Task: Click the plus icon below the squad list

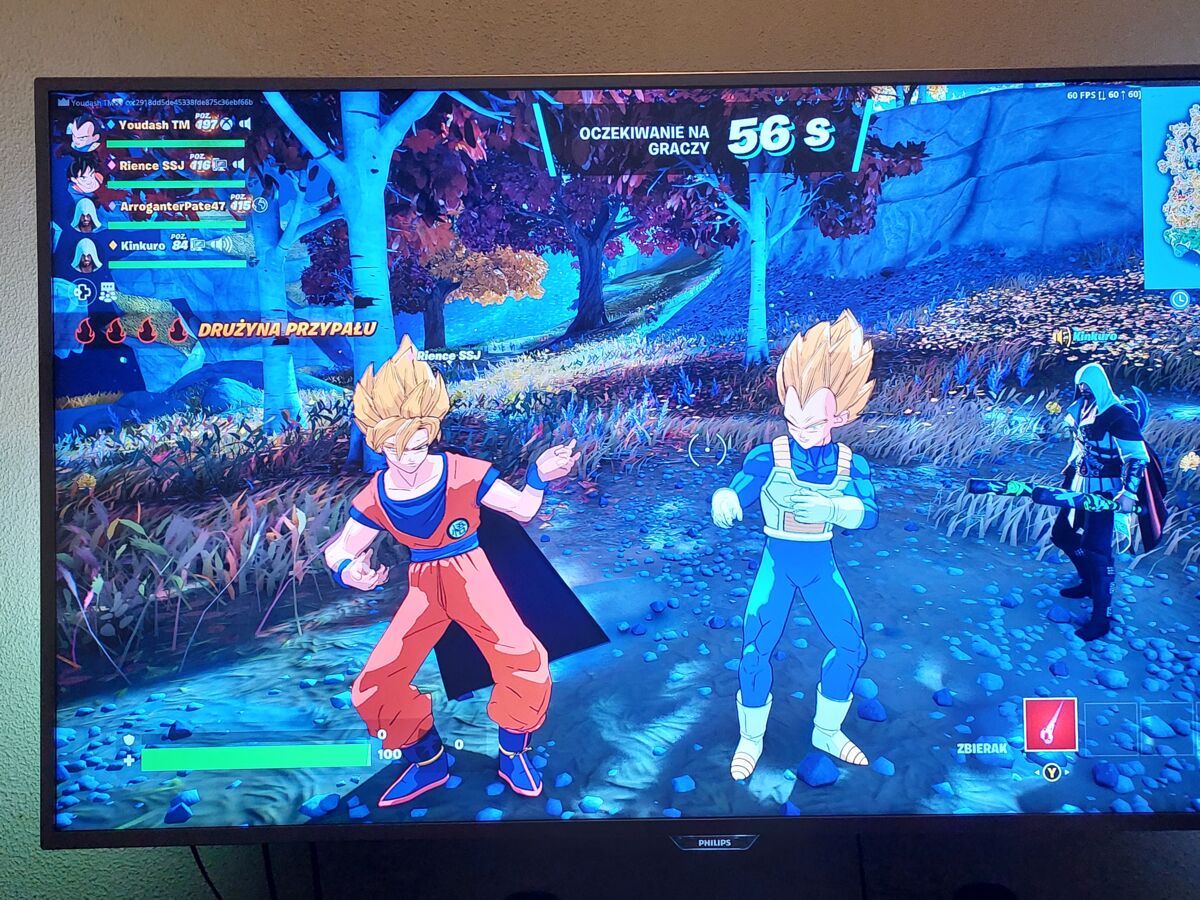Action: (83, 292)
